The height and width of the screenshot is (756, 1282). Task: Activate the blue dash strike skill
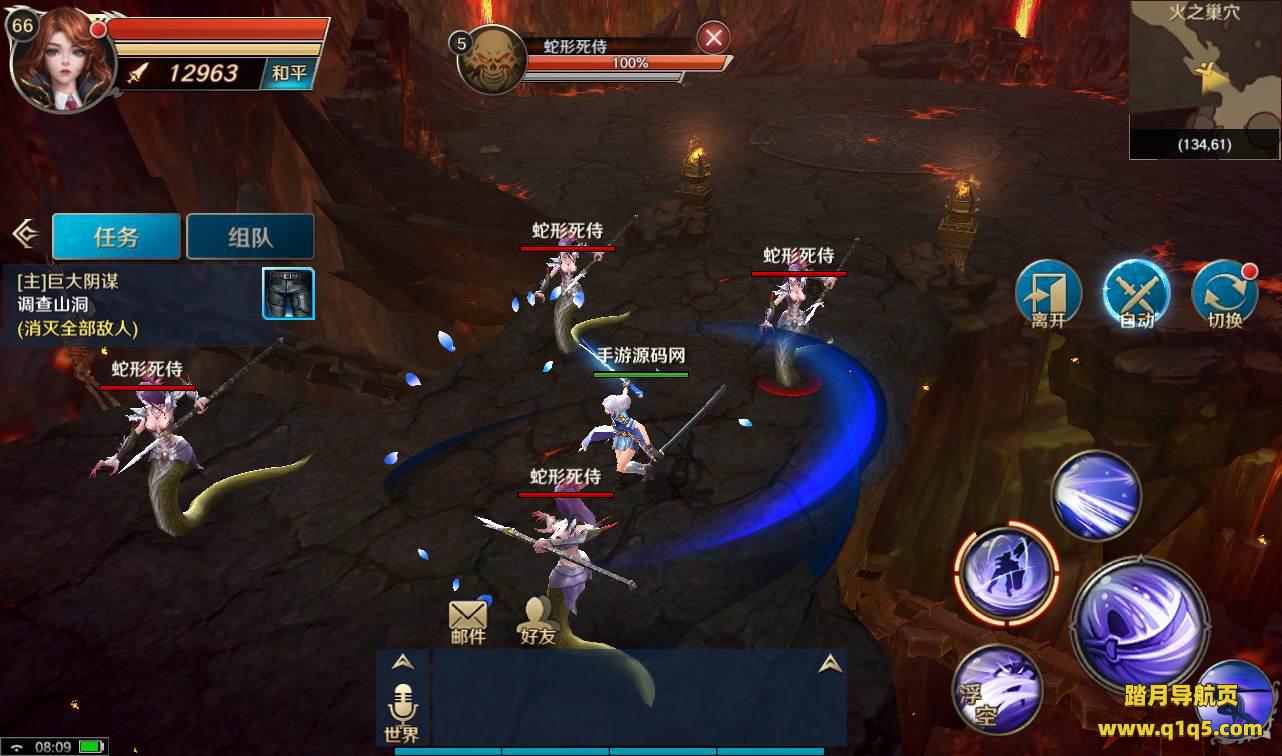(1096, 496)
